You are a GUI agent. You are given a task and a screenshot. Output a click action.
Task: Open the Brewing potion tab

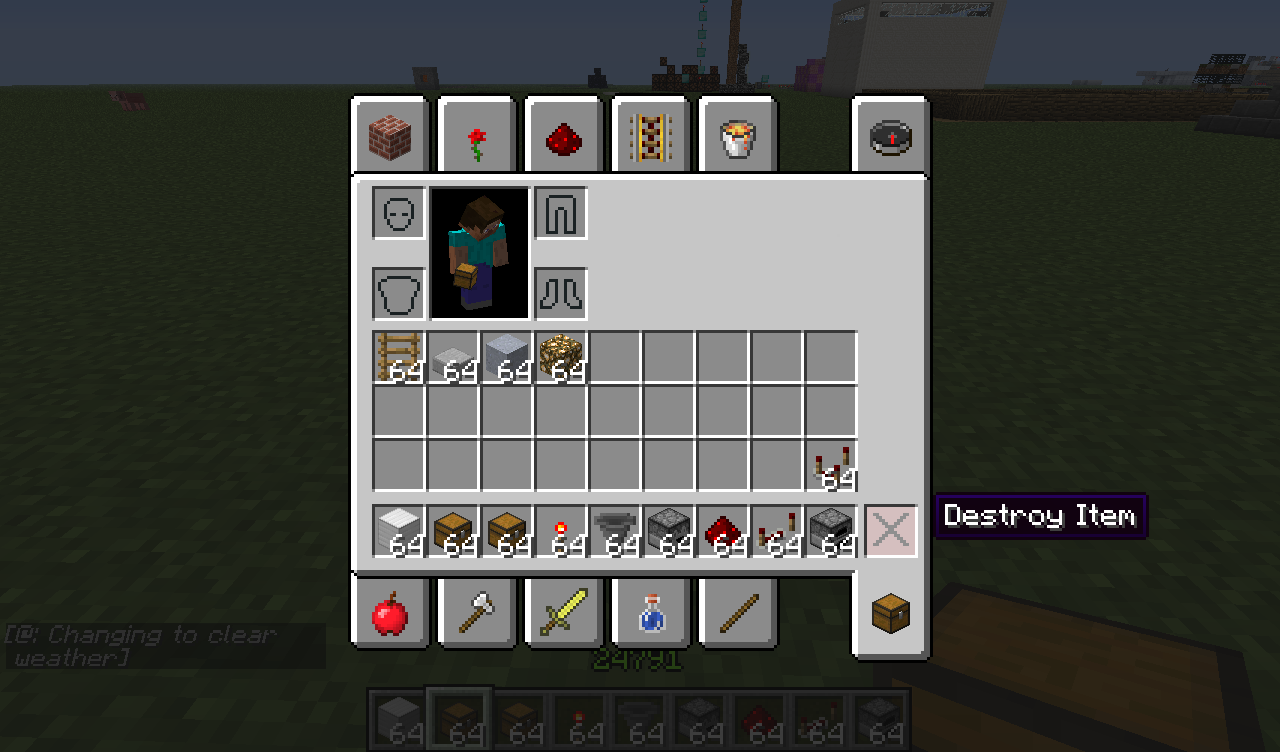click(x=650, y=612)
